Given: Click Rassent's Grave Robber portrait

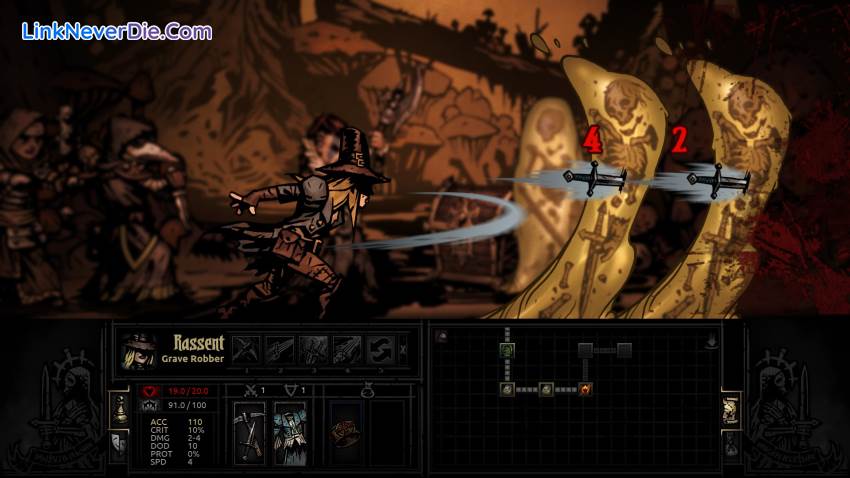Looking at the screenshot, I should click(137, 352).
